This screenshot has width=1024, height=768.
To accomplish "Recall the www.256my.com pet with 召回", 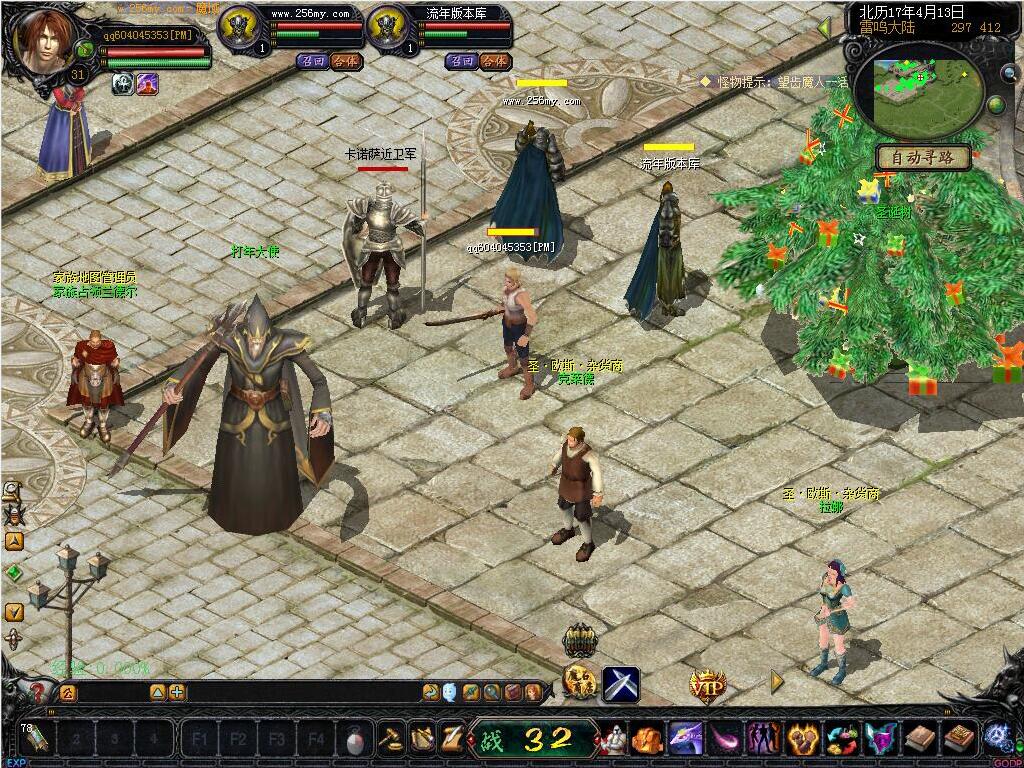I will click(313, 61).
